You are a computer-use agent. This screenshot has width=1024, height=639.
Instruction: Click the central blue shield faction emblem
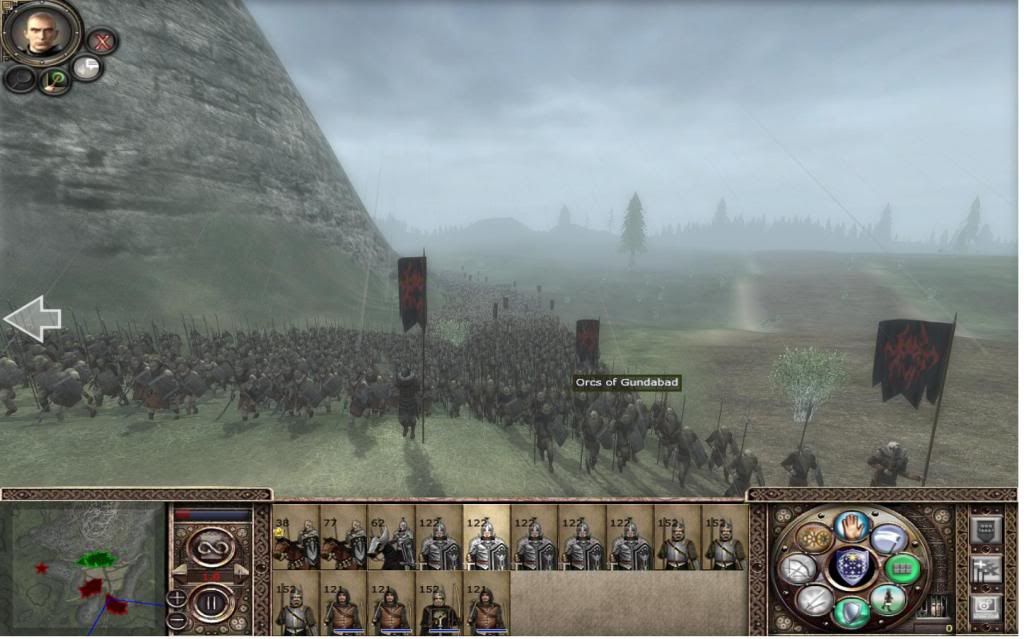(x=852, y=568)
